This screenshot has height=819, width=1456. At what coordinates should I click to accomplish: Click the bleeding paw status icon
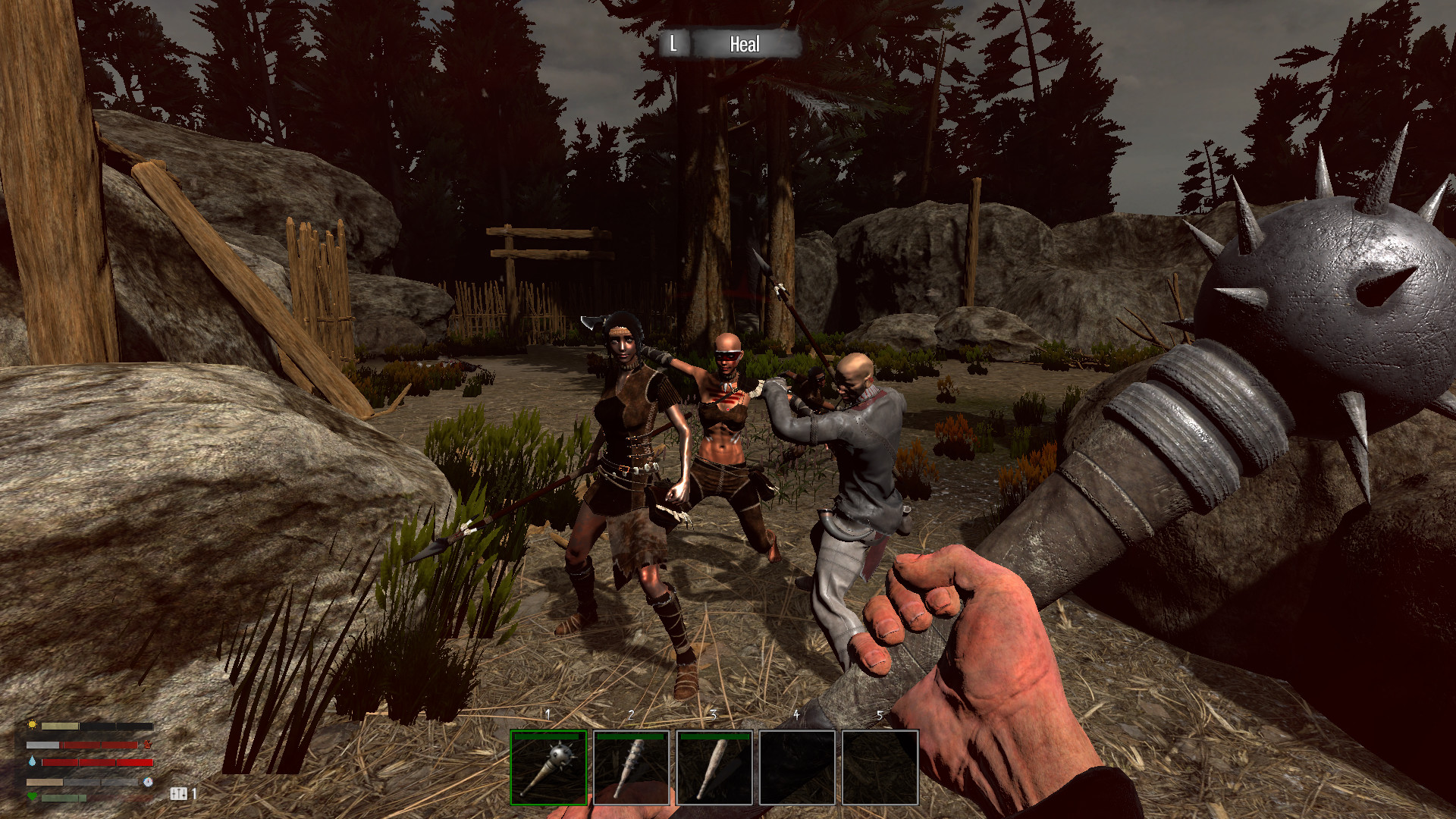point(148,745)
